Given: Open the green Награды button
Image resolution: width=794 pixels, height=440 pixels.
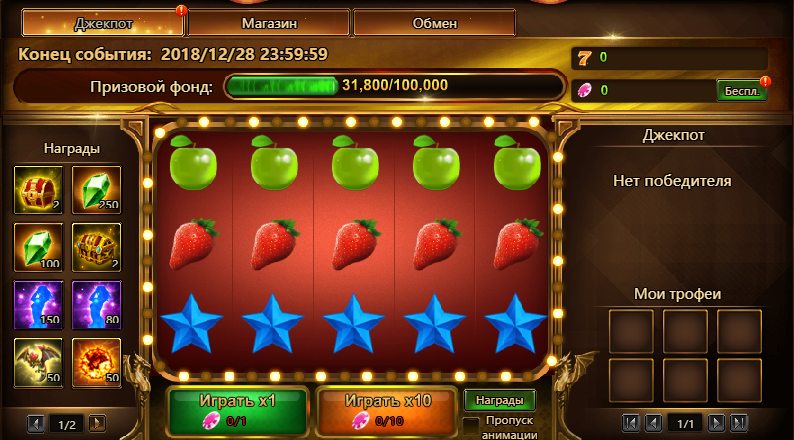Looking at the screenshot, I should [x=499, y=400].
